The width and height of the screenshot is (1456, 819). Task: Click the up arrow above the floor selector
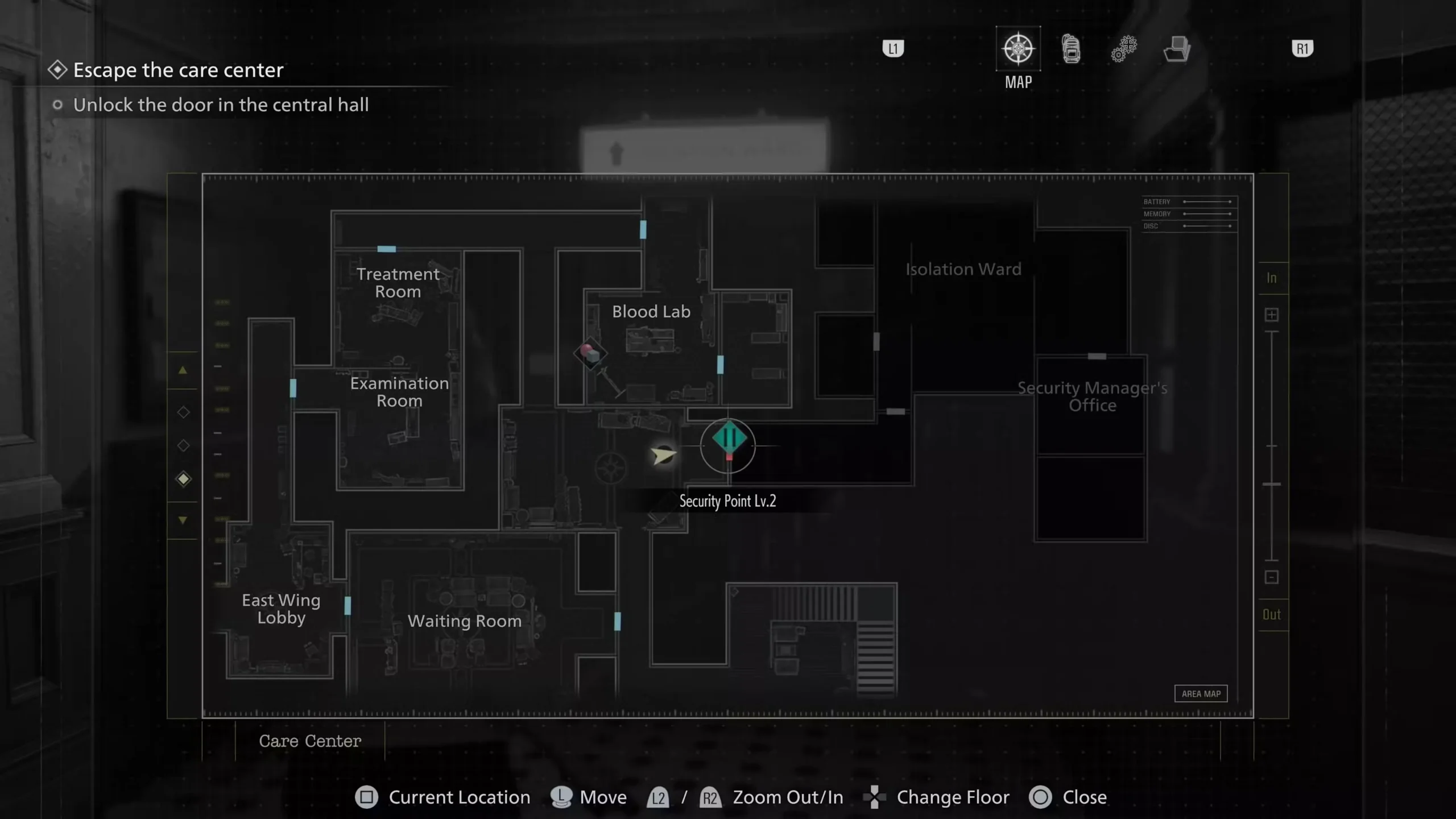click(183, 370)
